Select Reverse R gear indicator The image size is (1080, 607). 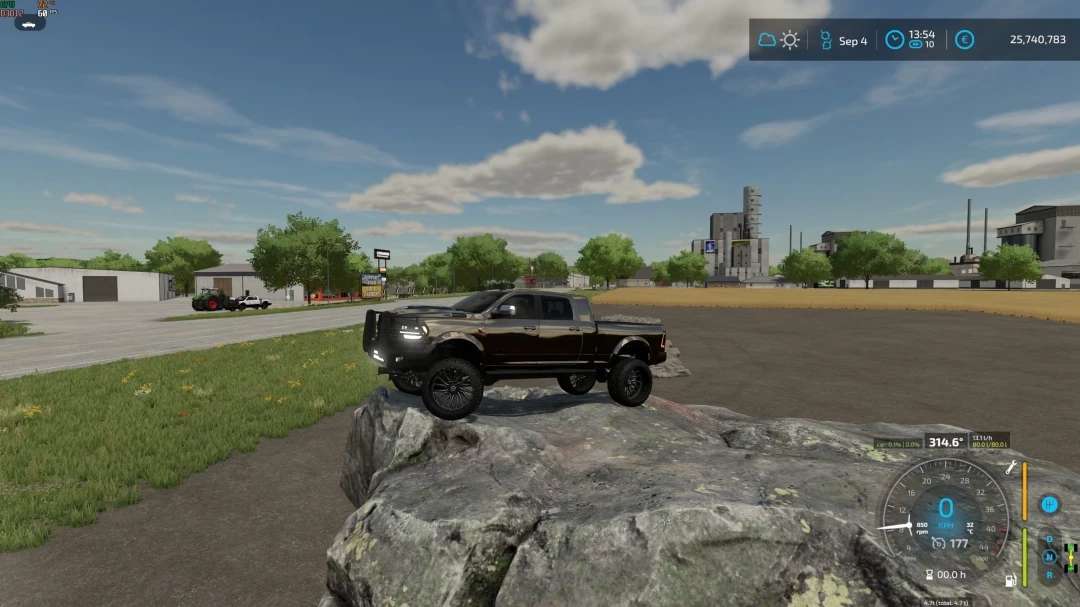pyautogui.click(x=1048, y=574)
